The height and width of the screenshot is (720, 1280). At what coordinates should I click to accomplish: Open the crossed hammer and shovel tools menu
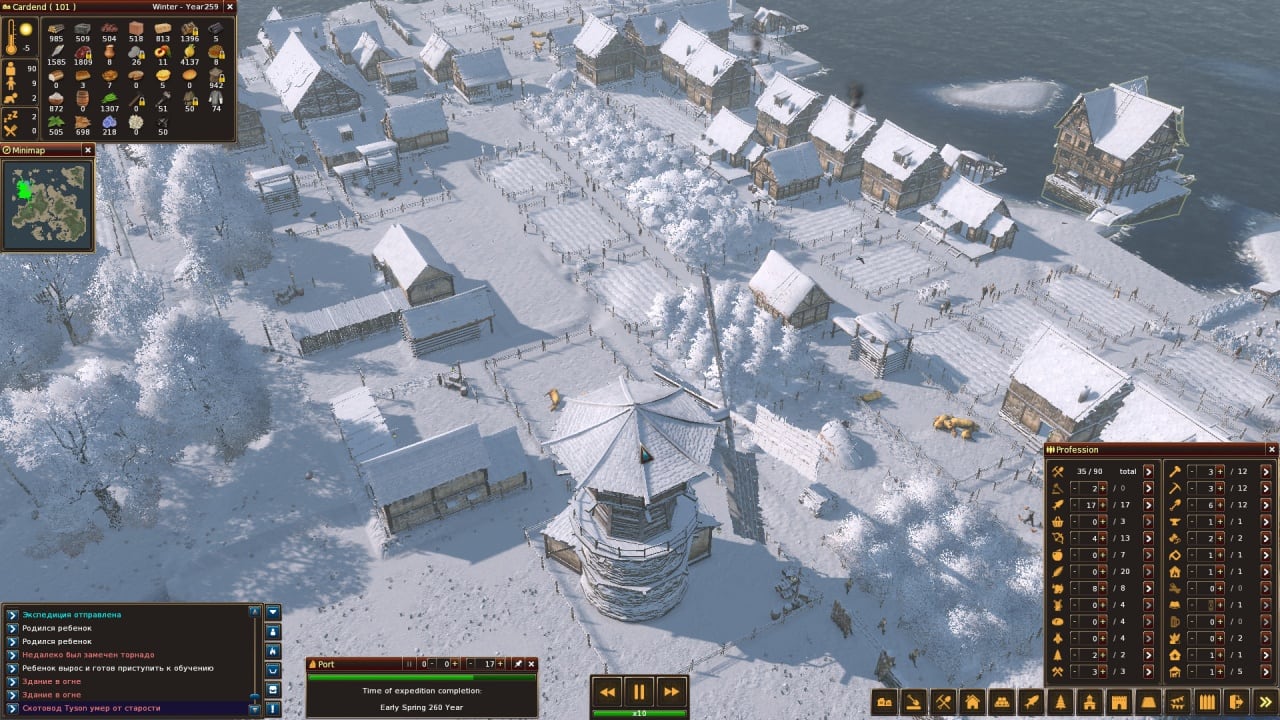click(x=942, y=702)
